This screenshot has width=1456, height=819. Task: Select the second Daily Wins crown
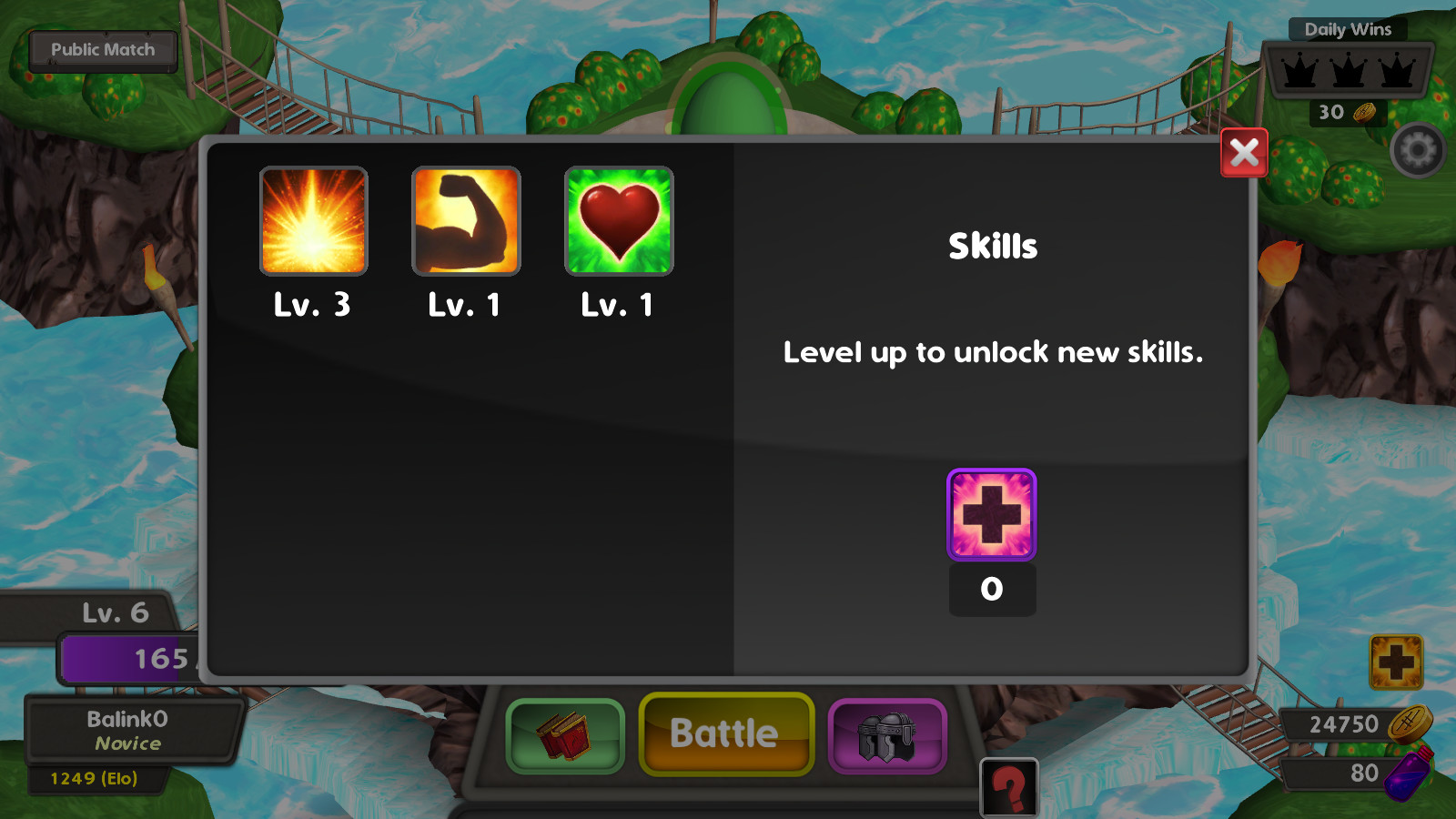tap(1347, 69)
